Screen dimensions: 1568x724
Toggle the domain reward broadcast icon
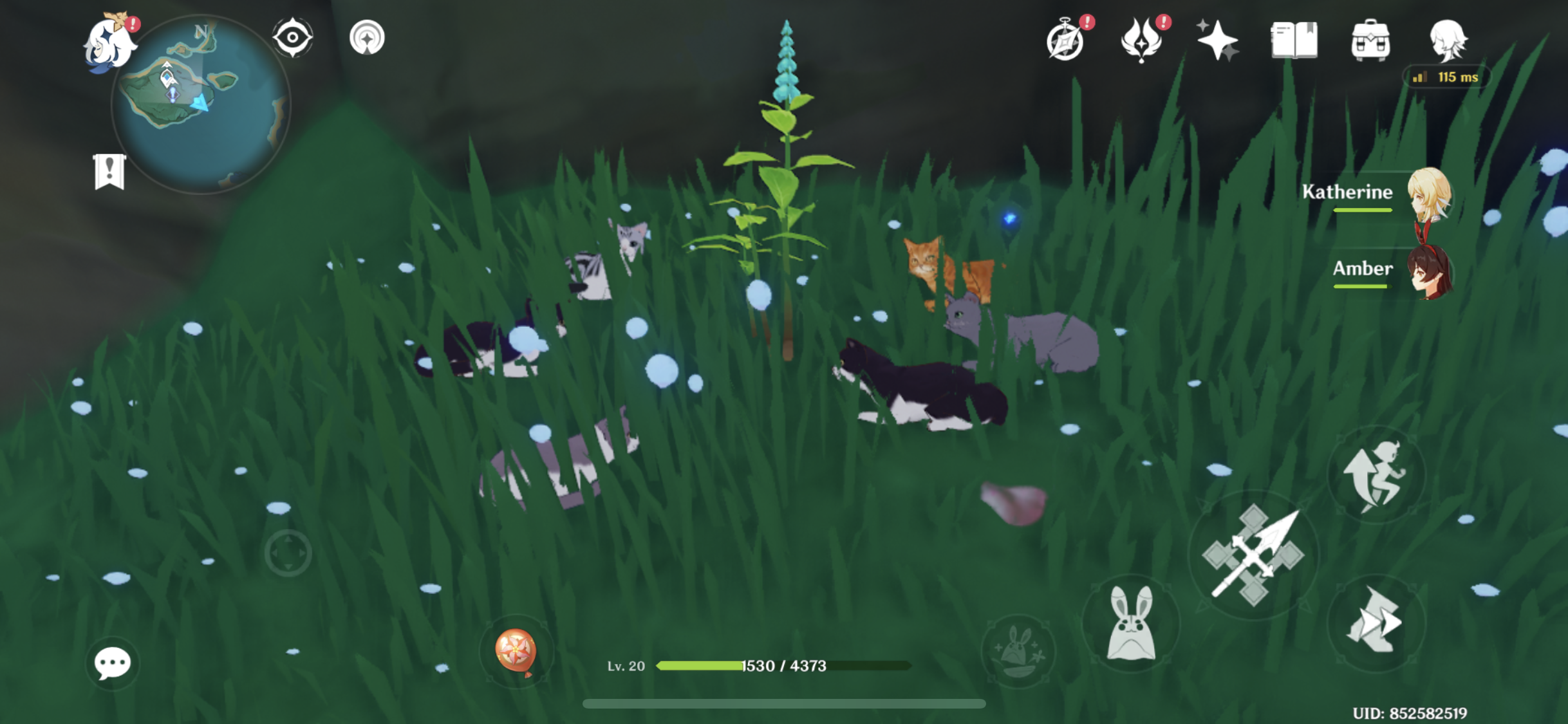coord(368,37)
